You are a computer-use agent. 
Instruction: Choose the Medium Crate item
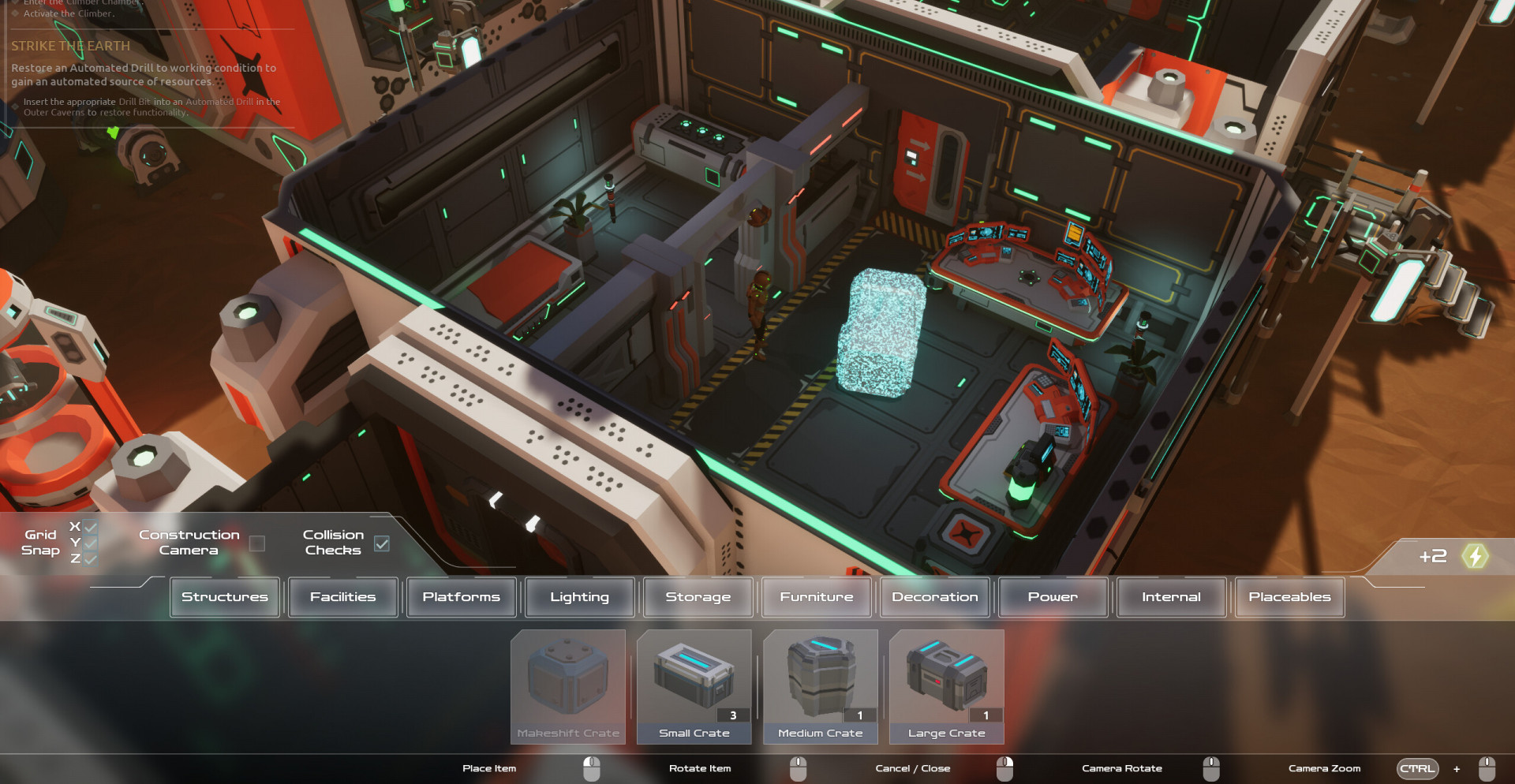click(x=821, y=686)
